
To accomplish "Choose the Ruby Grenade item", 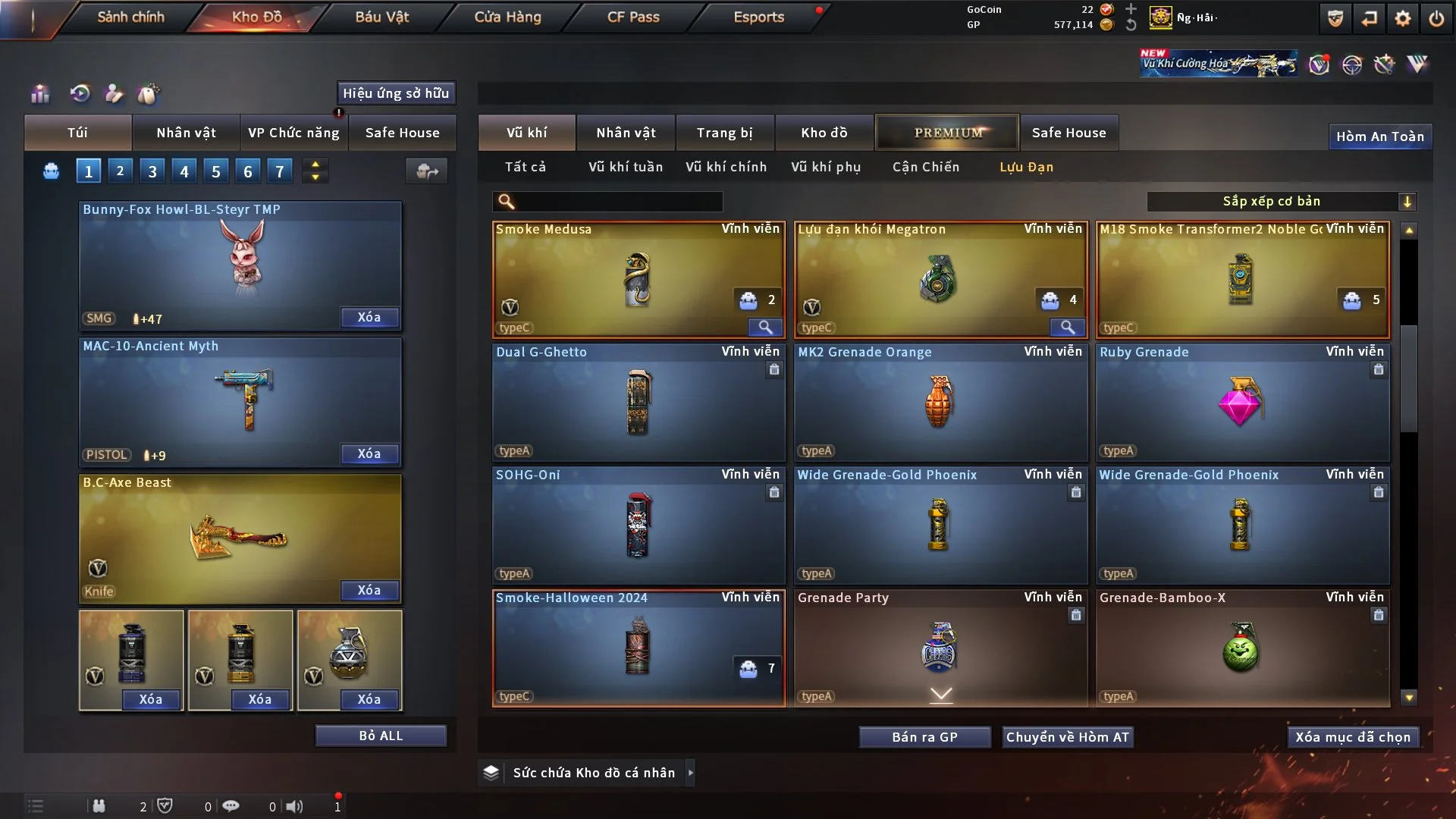I will tap(1241, 402).
